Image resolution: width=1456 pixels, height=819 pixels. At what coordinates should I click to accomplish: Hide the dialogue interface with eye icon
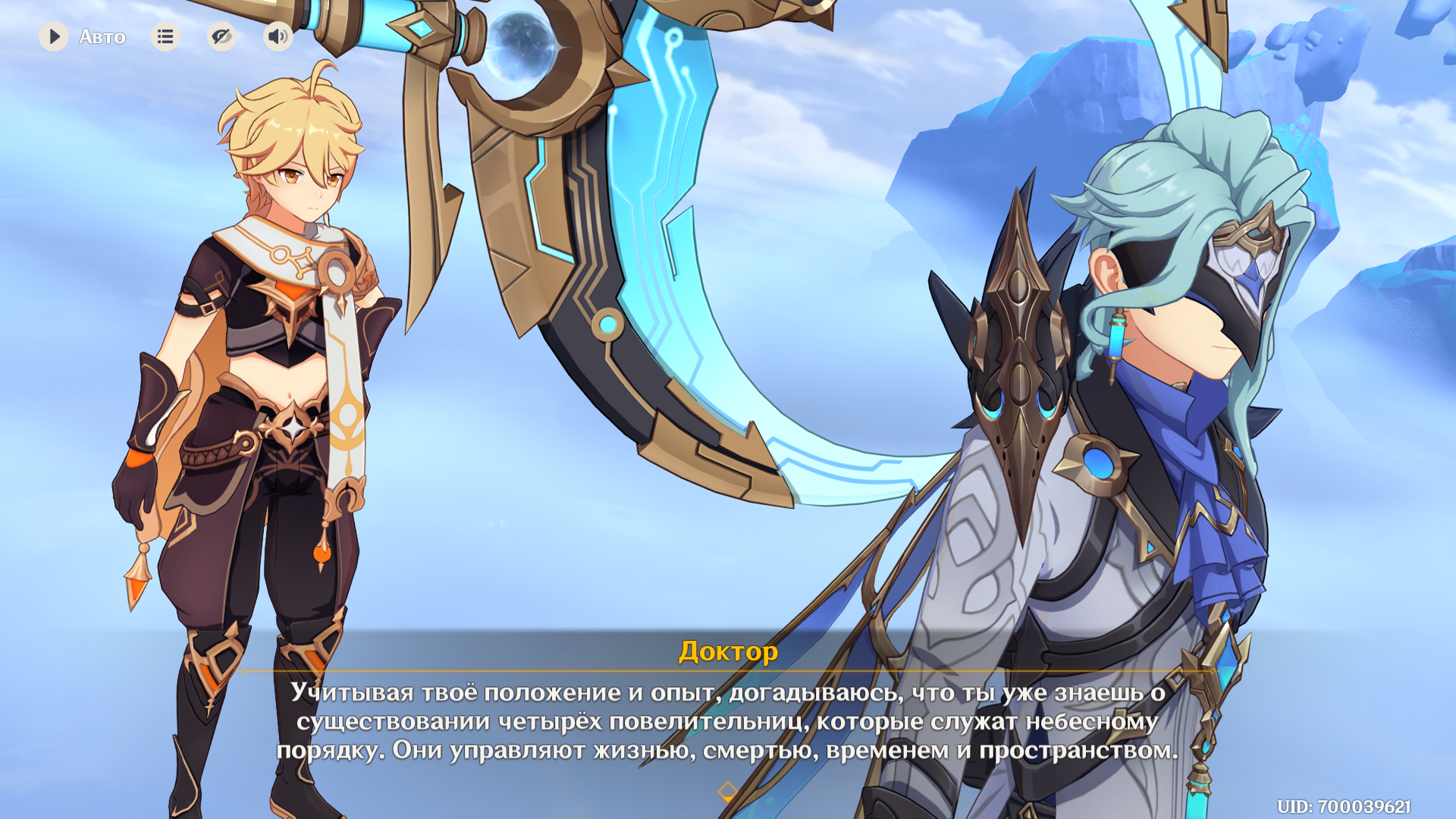coord(221,36)
